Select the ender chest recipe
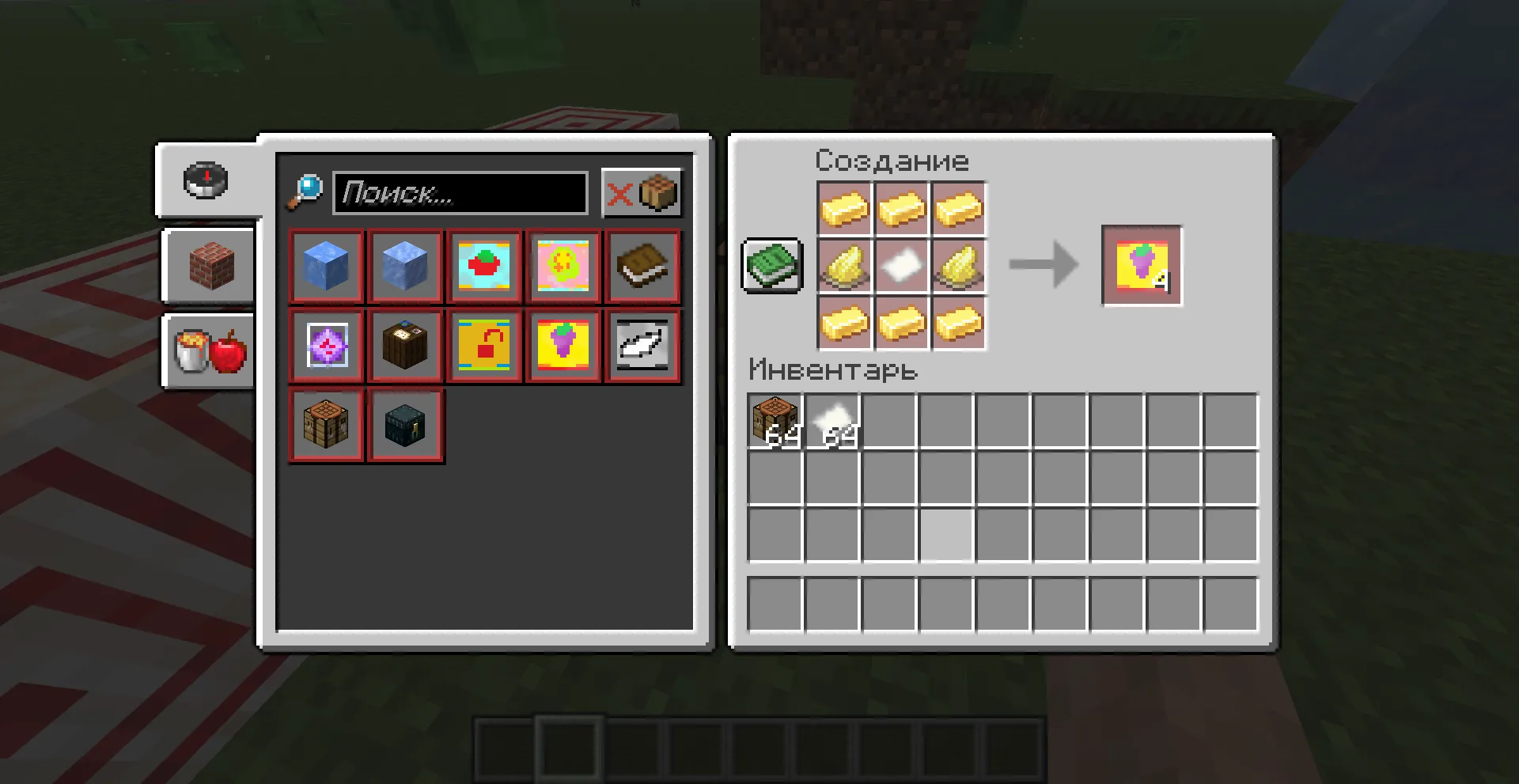This screenshot has width=1519, height=784. 405,424
